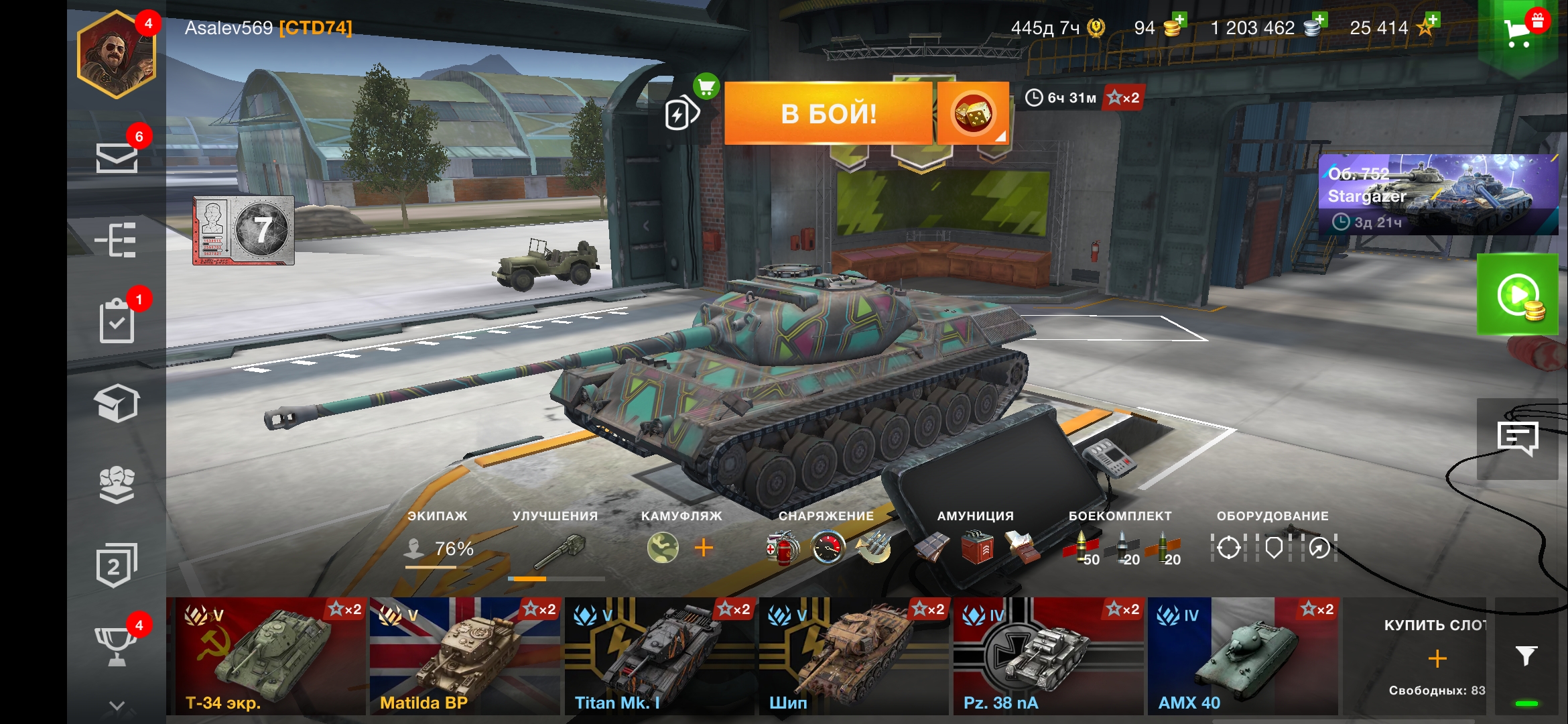Select the Titan Mk. I tank
1568x724 pixels.
click(659, 656)
